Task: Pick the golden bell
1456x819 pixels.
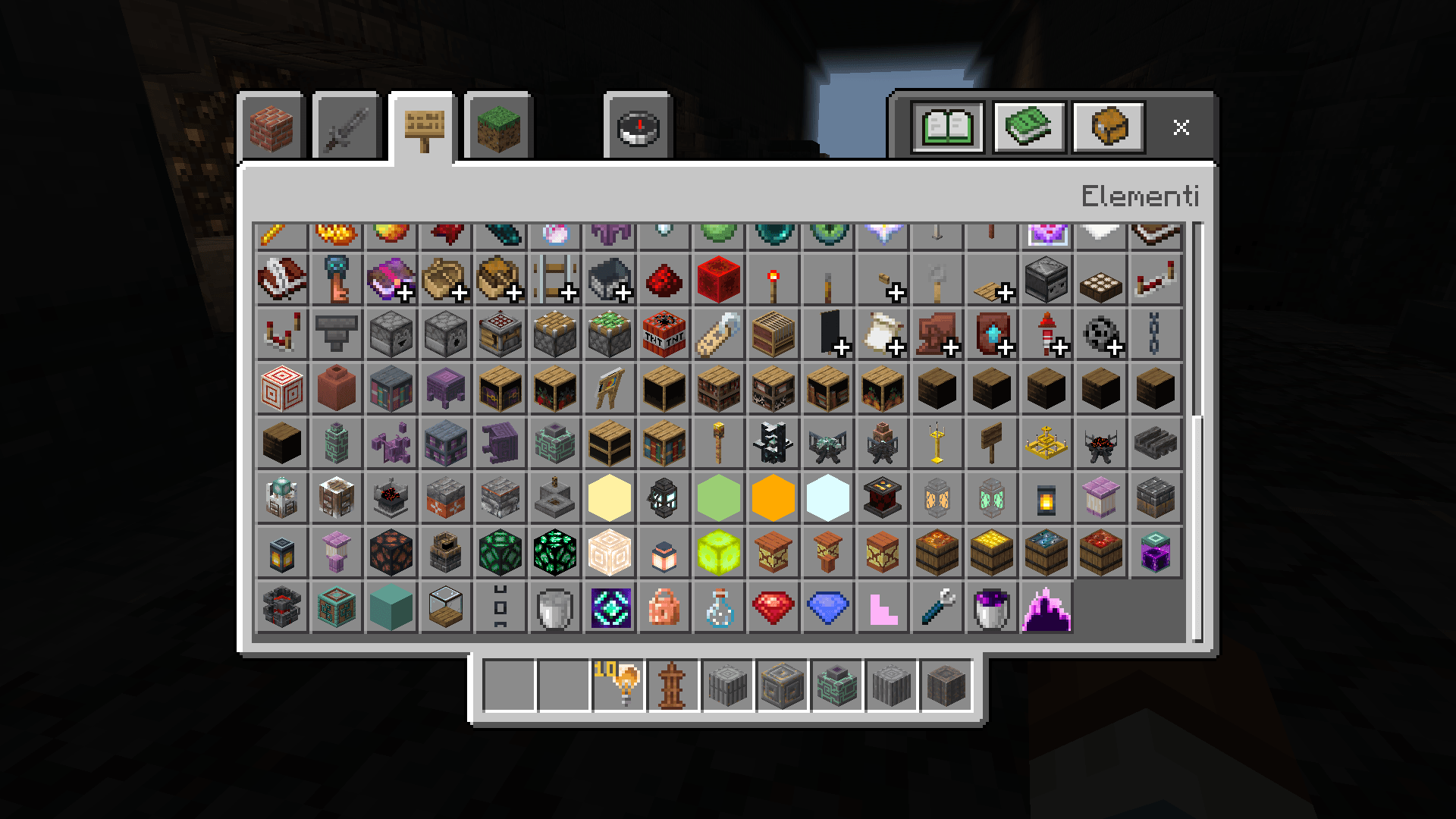Action: 1046,444
